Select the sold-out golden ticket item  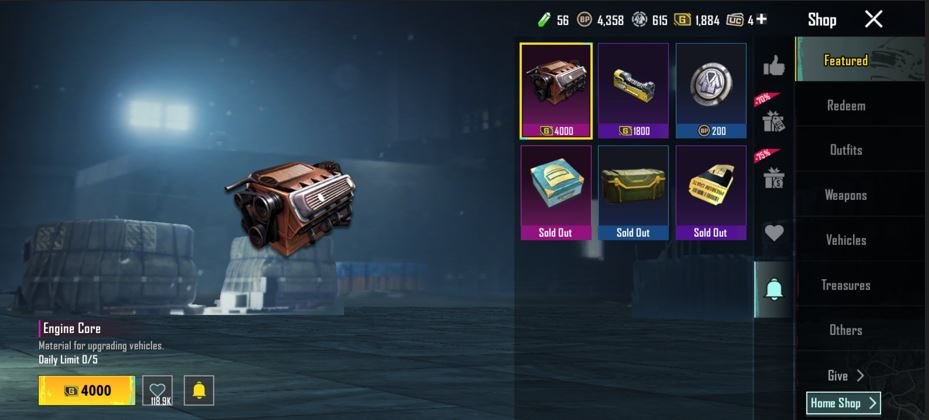(x=710, y=192)
